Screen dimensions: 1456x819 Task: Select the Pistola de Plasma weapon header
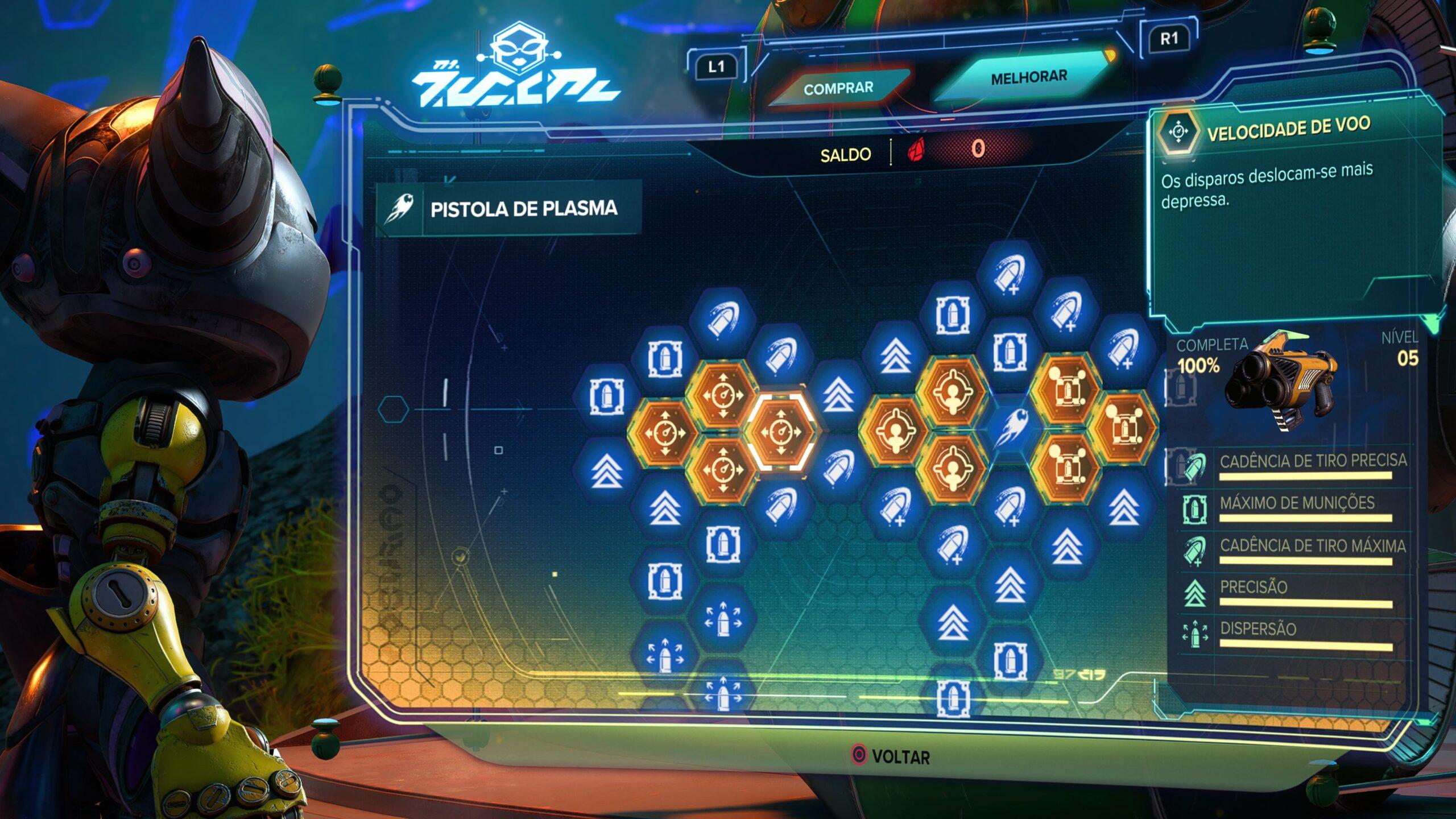click(x=509, y=209)
